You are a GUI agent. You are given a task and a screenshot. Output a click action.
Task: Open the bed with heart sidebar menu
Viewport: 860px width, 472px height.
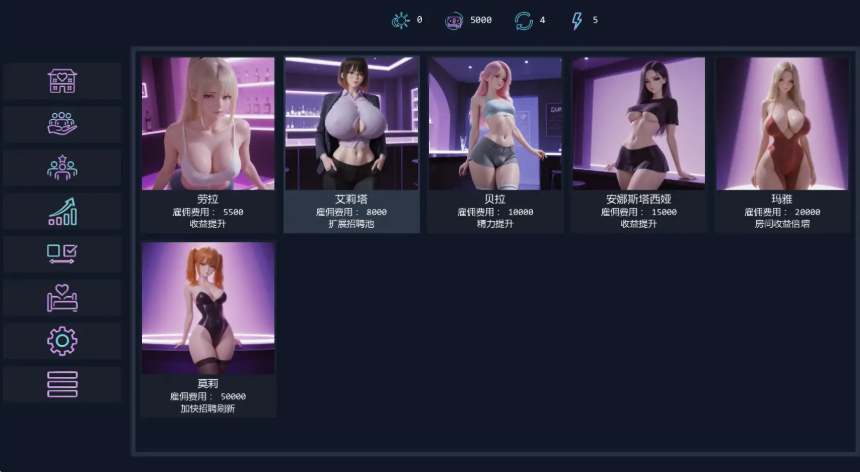tap(62, 297)
